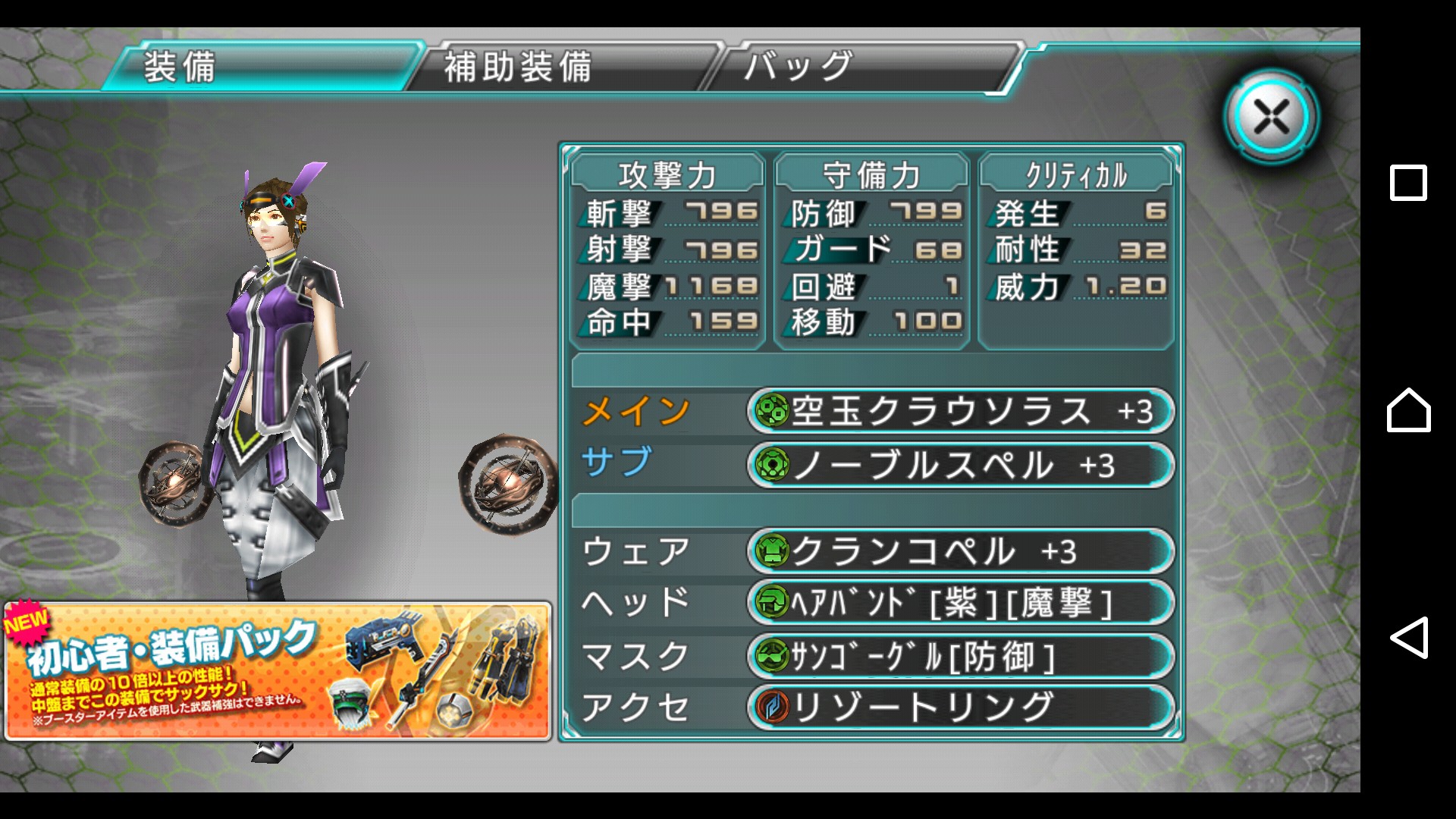Open the 初心者・装備パック banner

coord(278,670)
